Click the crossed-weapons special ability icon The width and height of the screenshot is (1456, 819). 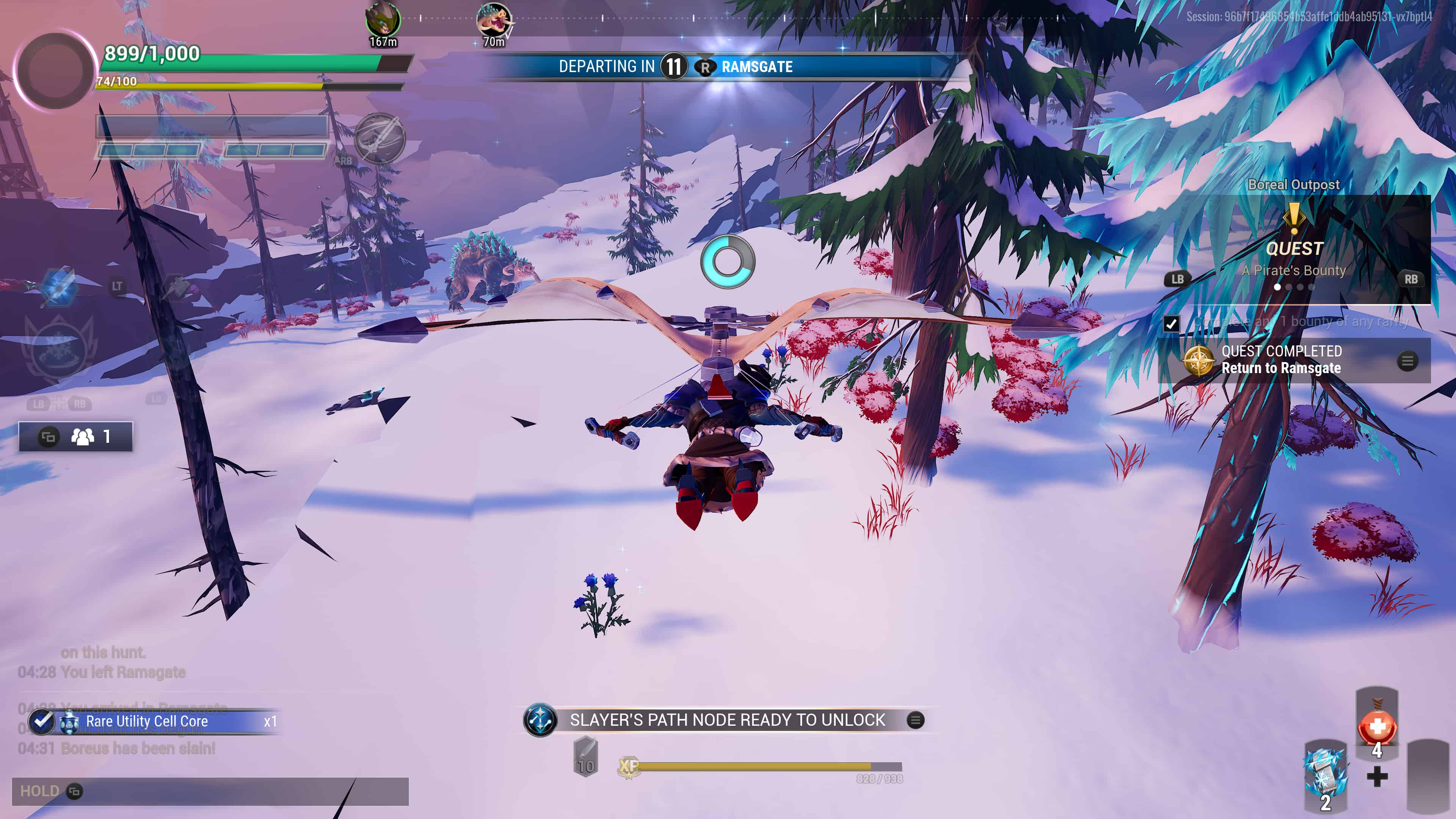pos(379,137)
